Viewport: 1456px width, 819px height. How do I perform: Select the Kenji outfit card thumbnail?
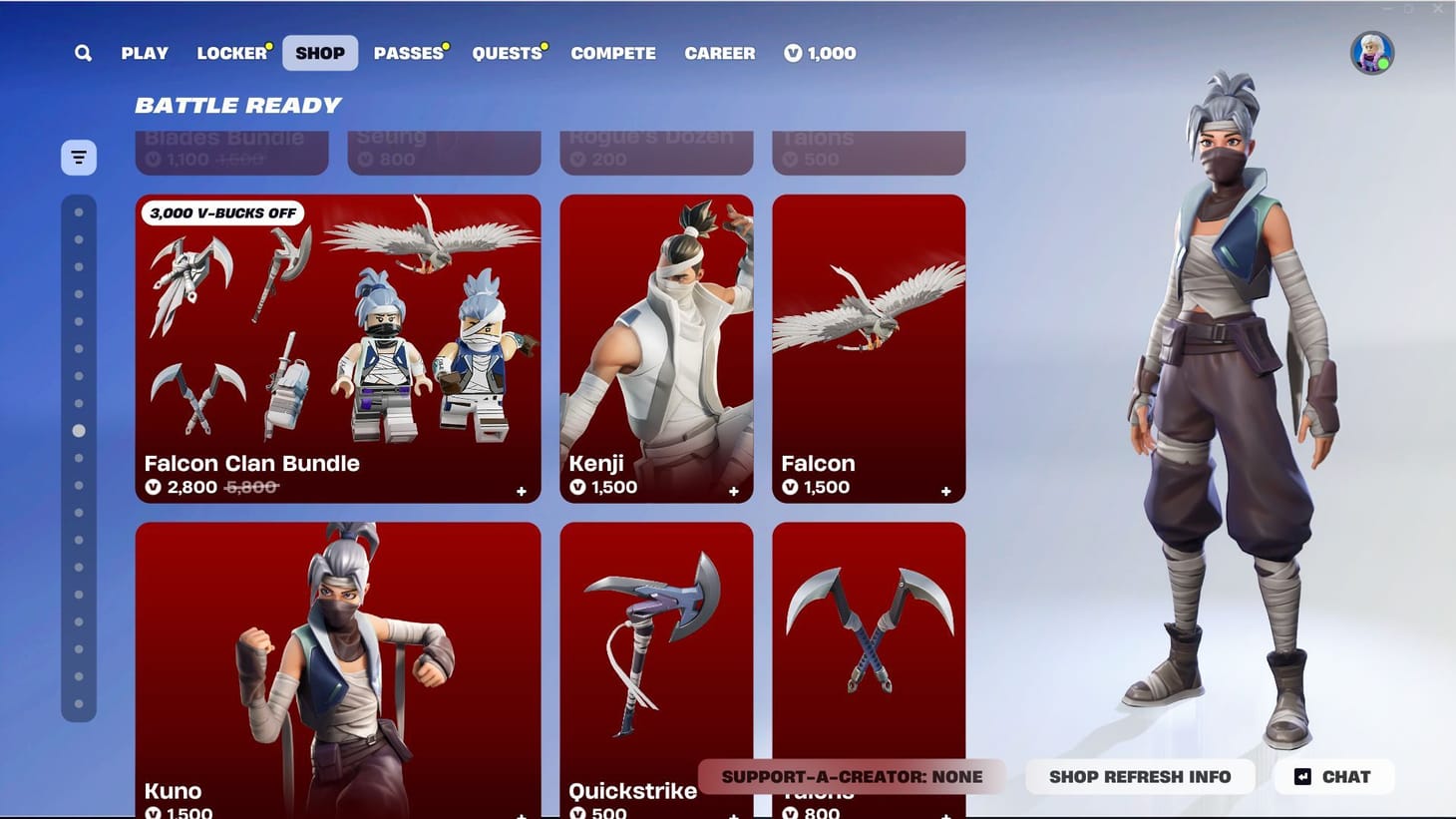[x=656, y=339]
